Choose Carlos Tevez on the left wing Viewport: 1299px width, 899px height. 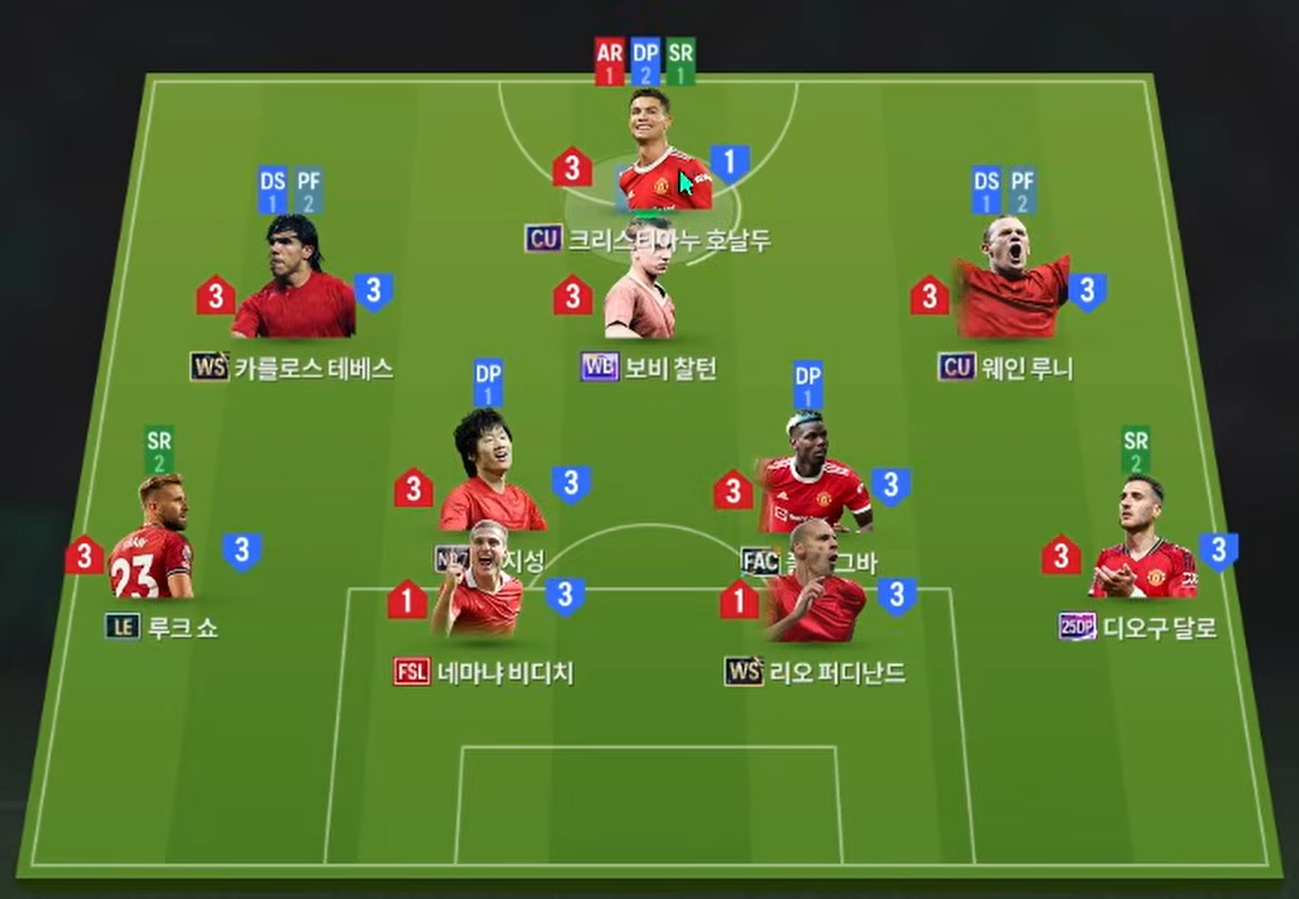pos(295,280)
